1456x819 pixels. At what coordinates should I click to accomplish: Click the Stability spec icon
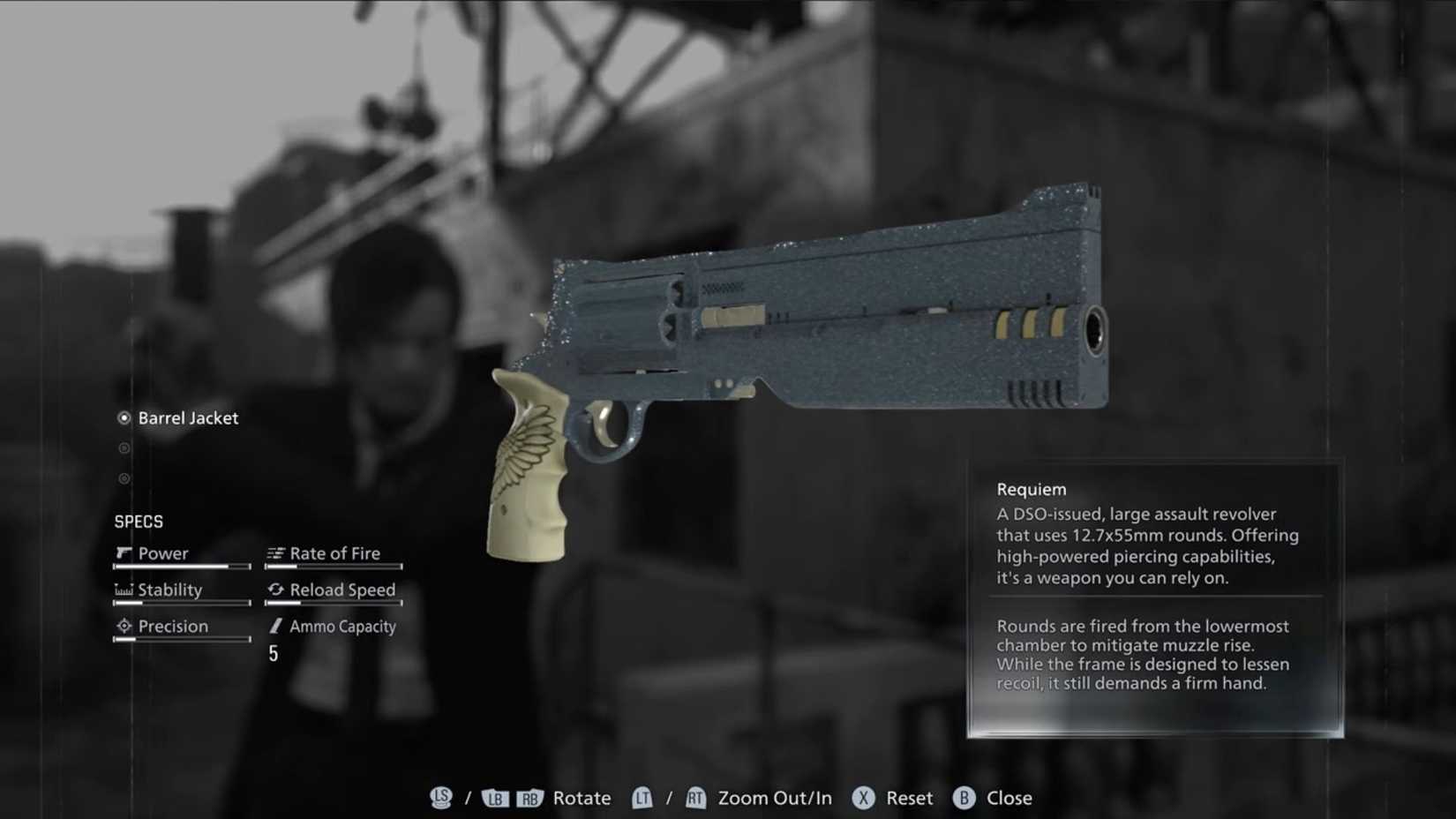(x=124, y=590)
